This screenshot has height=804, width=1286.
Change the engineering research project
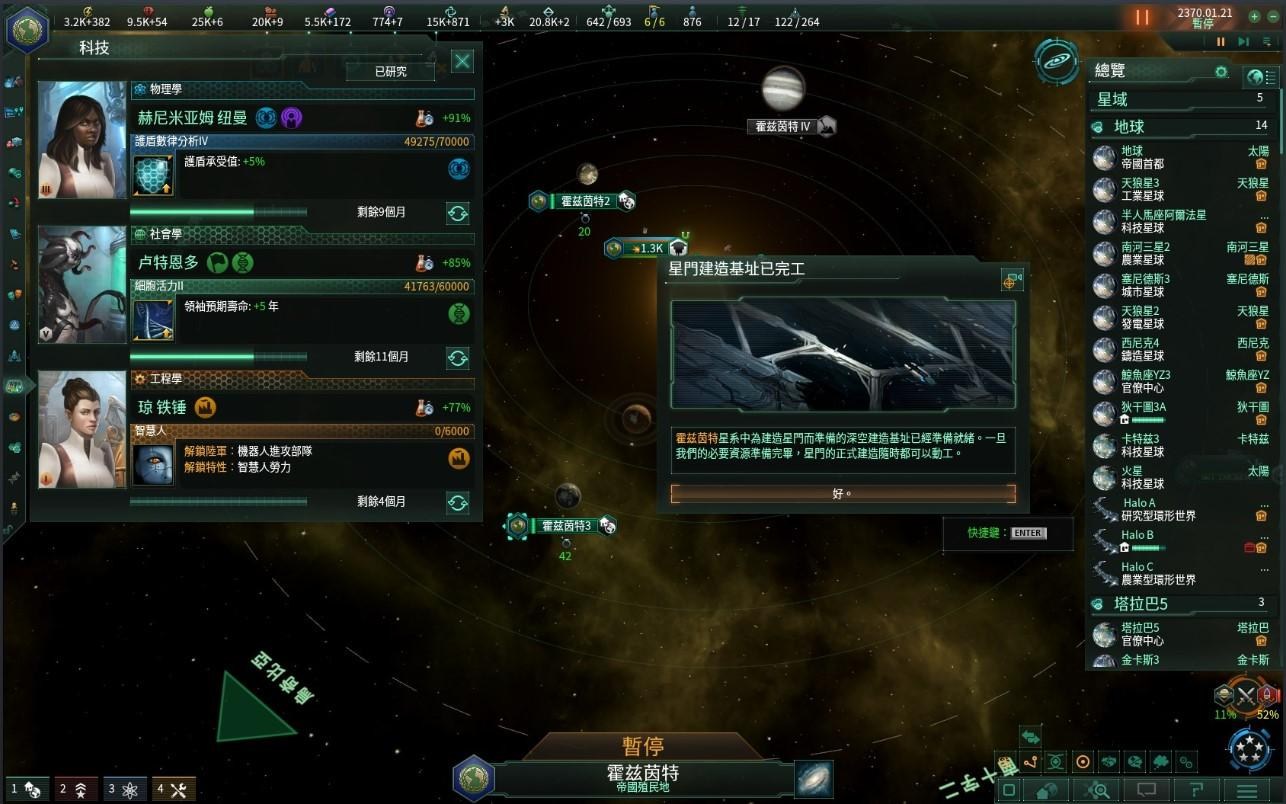458,502
